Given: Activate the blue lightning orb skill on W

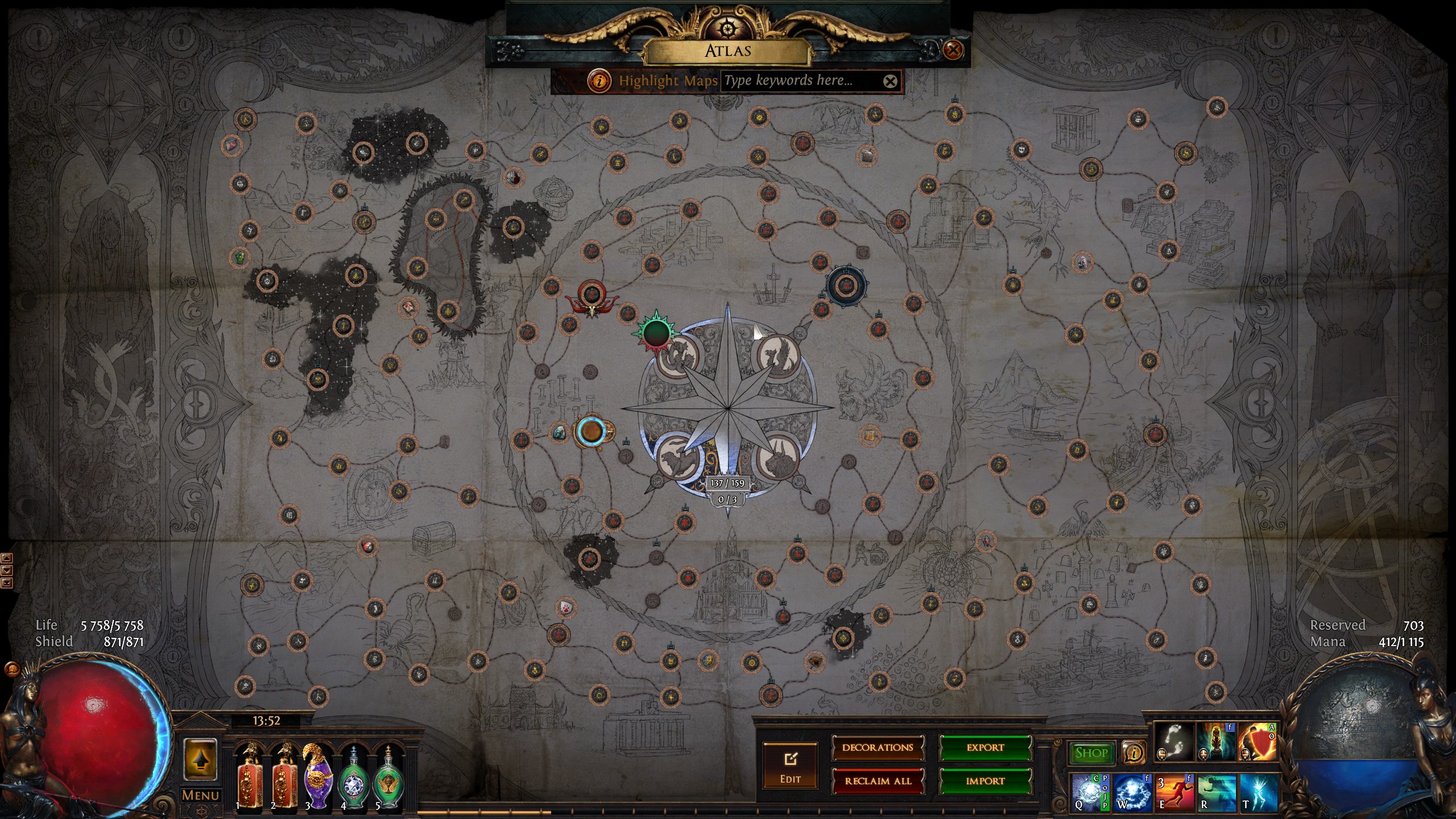Looking at the screenshot, I should 1132,792.
